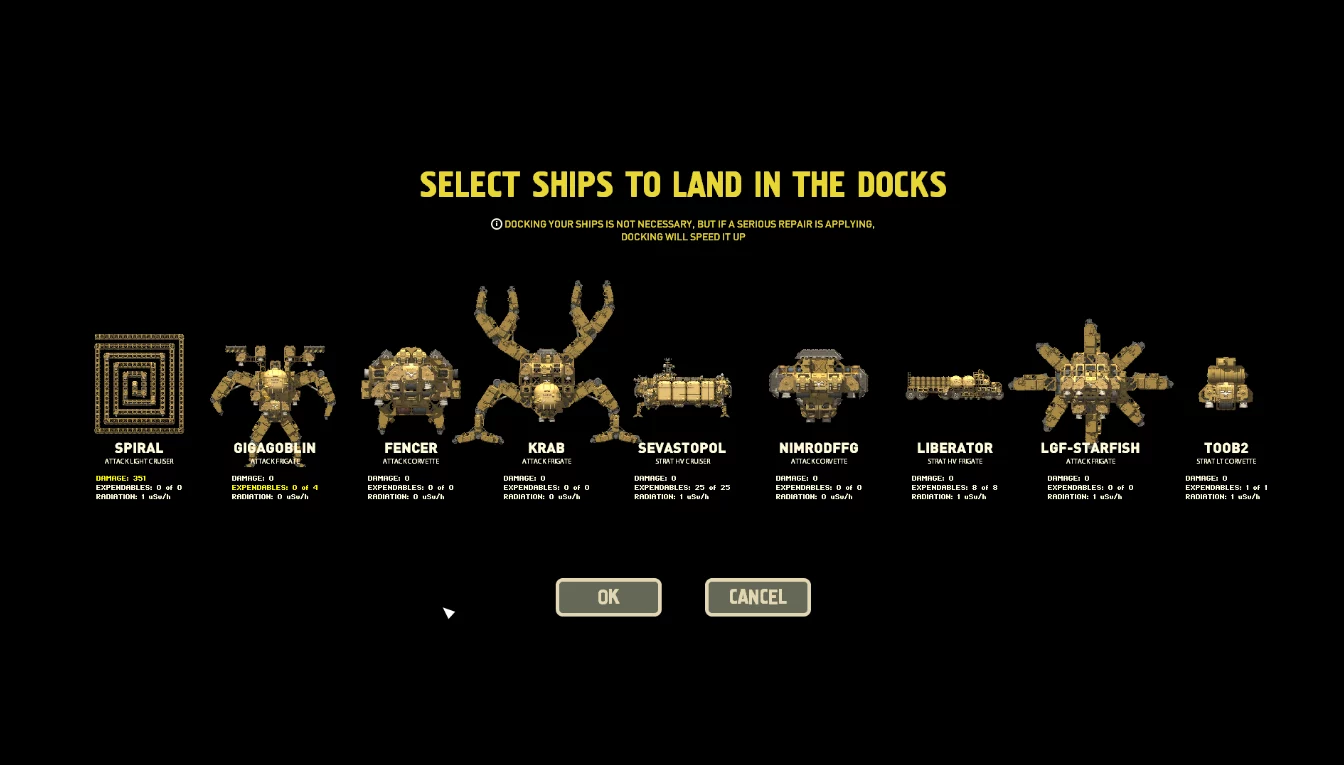Choose the SEVASTOPOL strat HV cruiser
This screenshot has width=1344, height=765.
pyautogui.click(x=681, y=392)
